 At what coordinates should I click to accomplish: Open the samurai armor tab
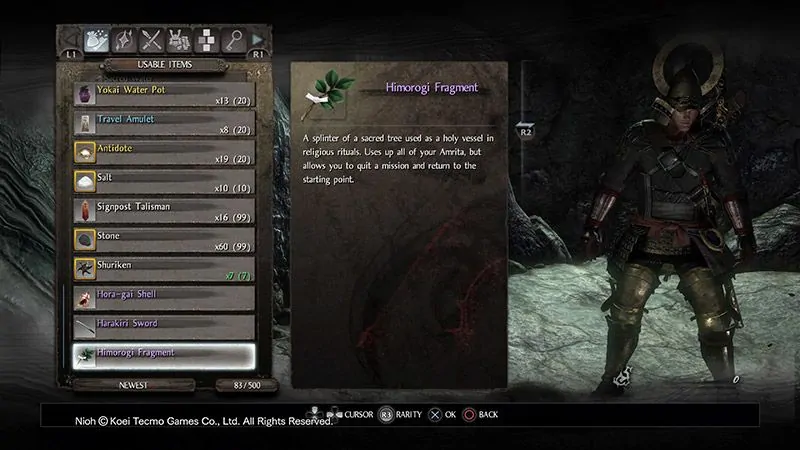click(x=179, y=39)
